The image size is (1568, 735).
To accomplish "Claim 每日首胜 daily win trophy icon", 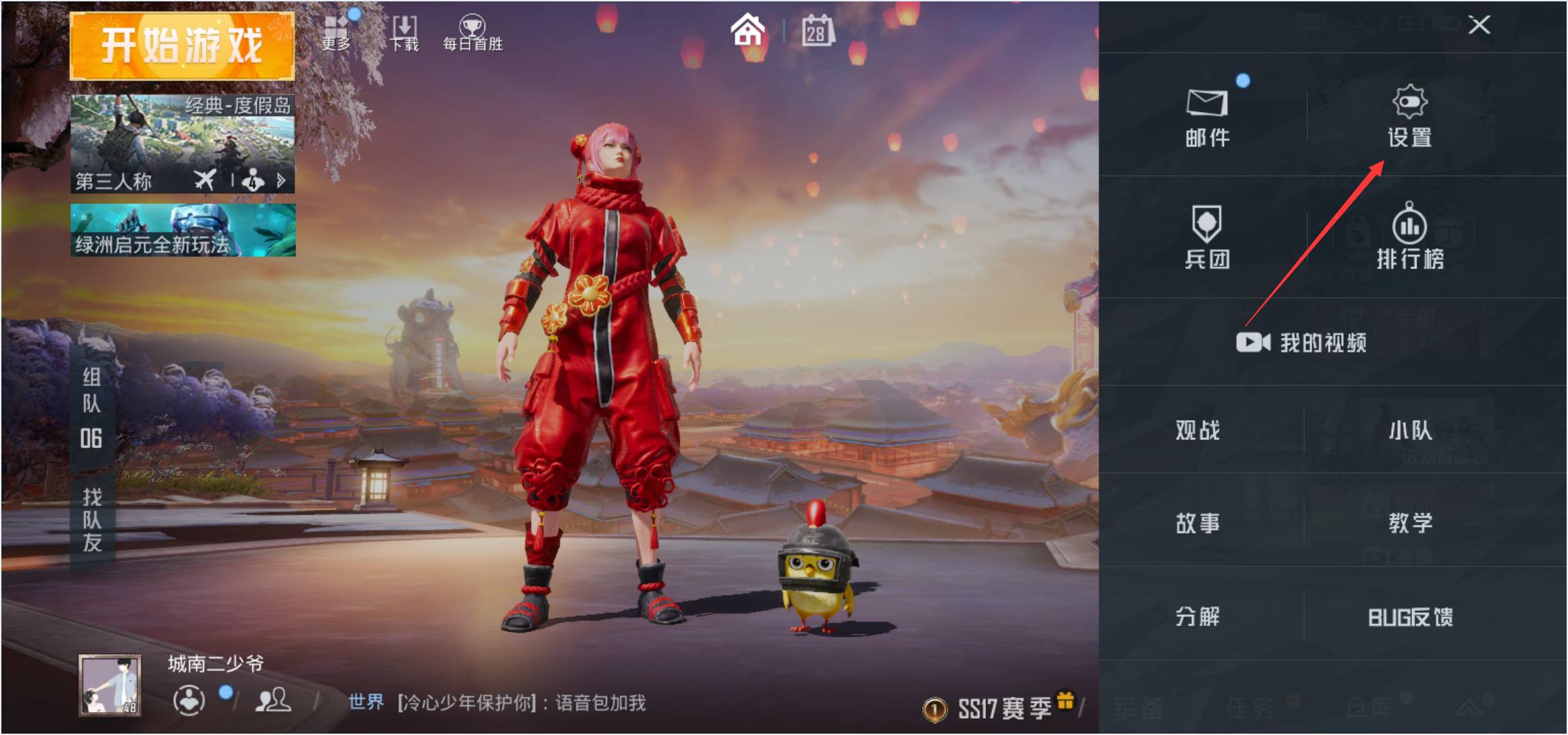I will 472,27.
